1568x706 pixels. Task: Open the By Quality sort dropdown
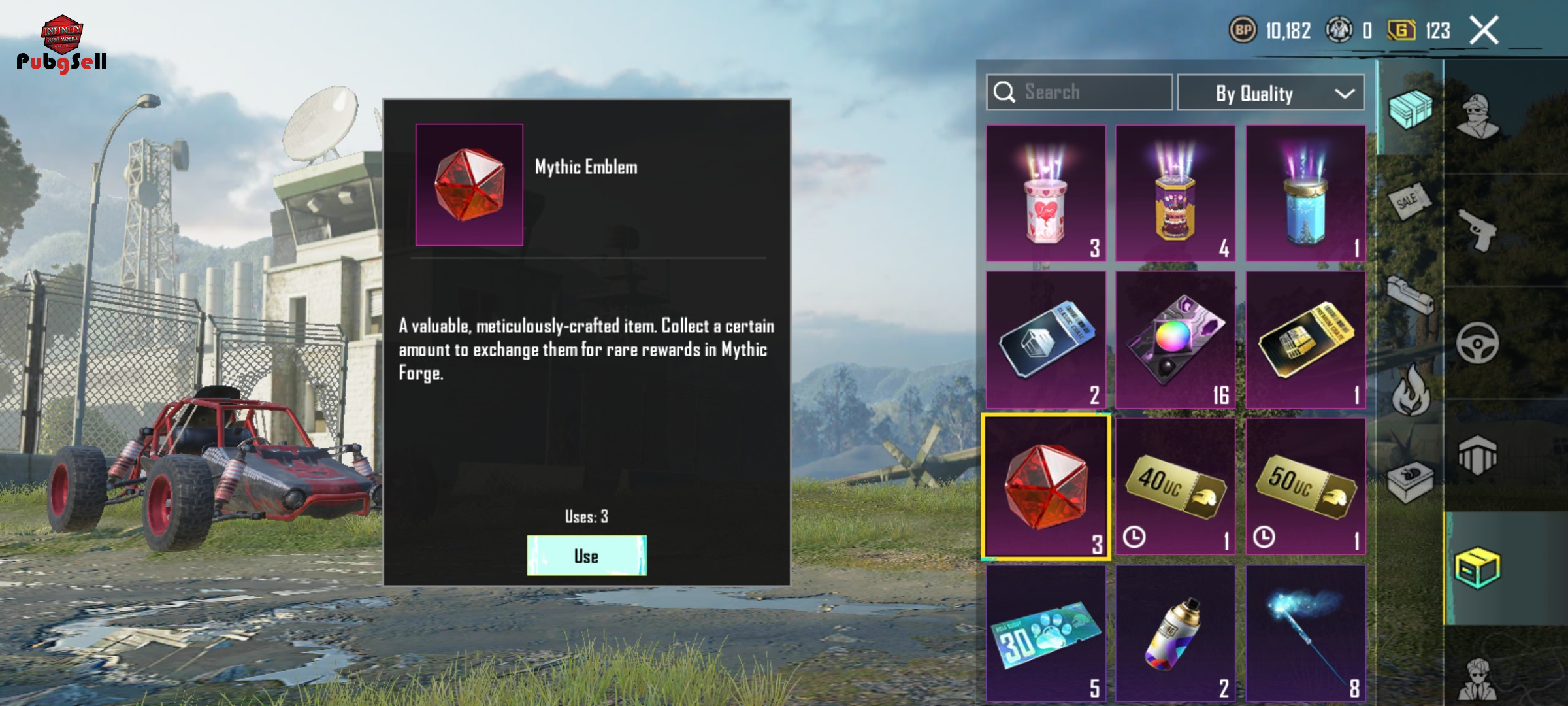coord(1270,93)
